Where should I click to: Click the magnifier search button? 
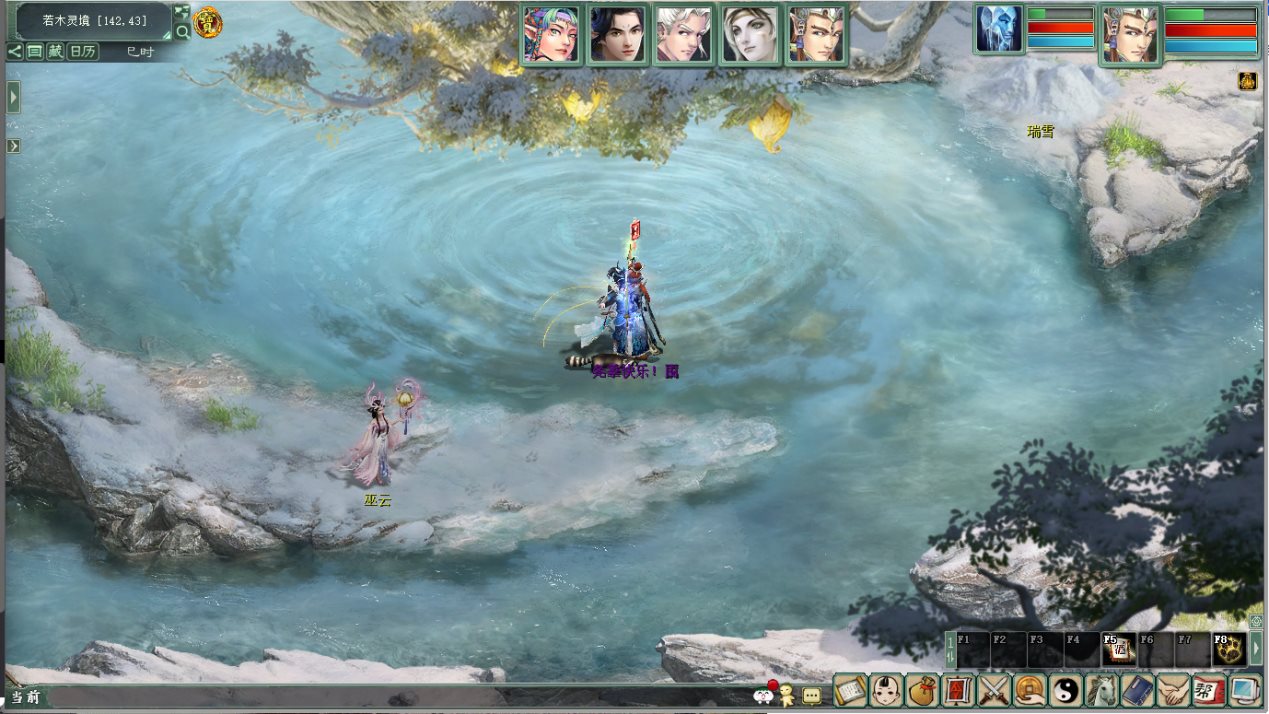click(182, 31)
